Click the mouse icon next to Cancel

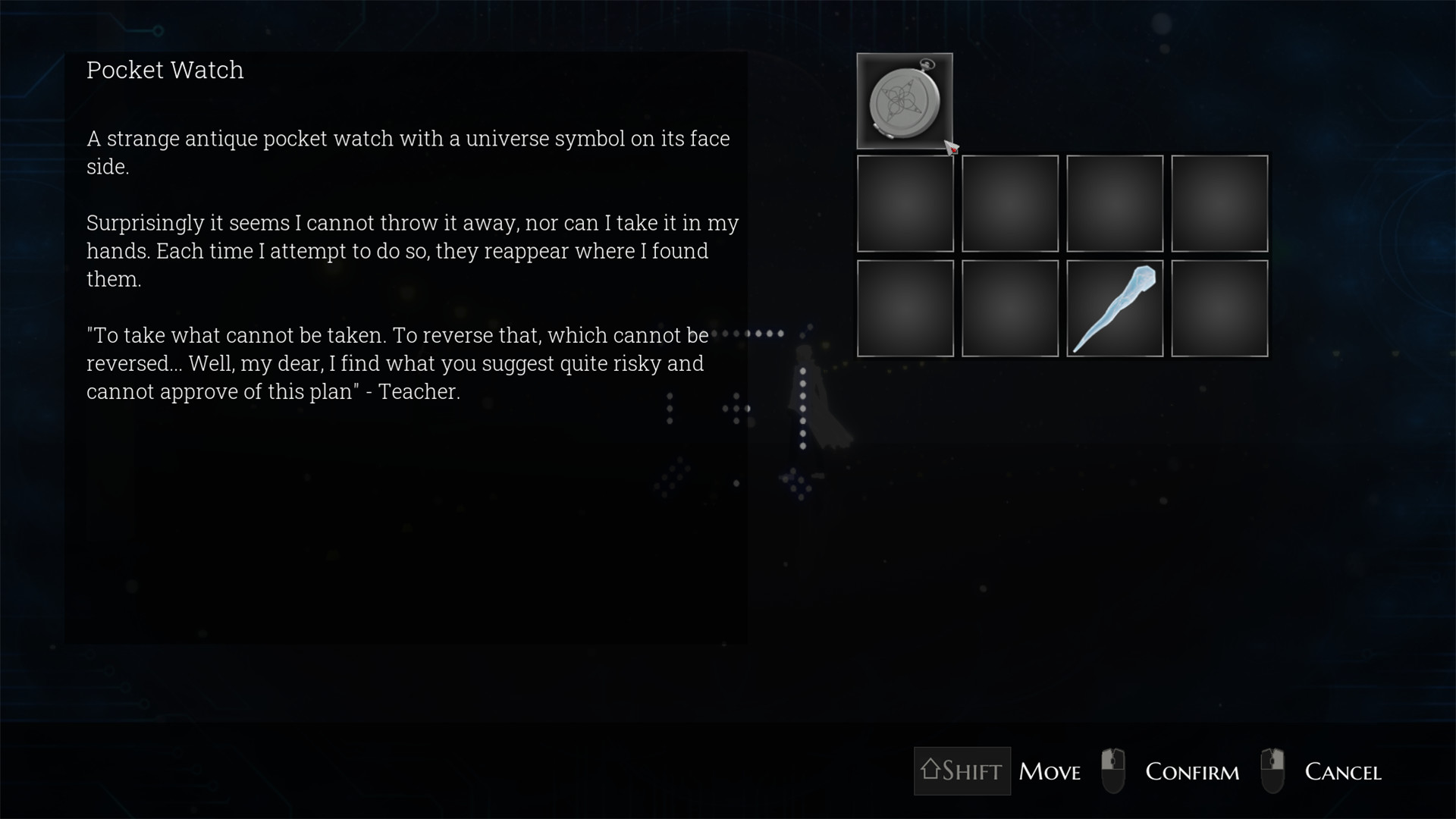[1272, 770]
